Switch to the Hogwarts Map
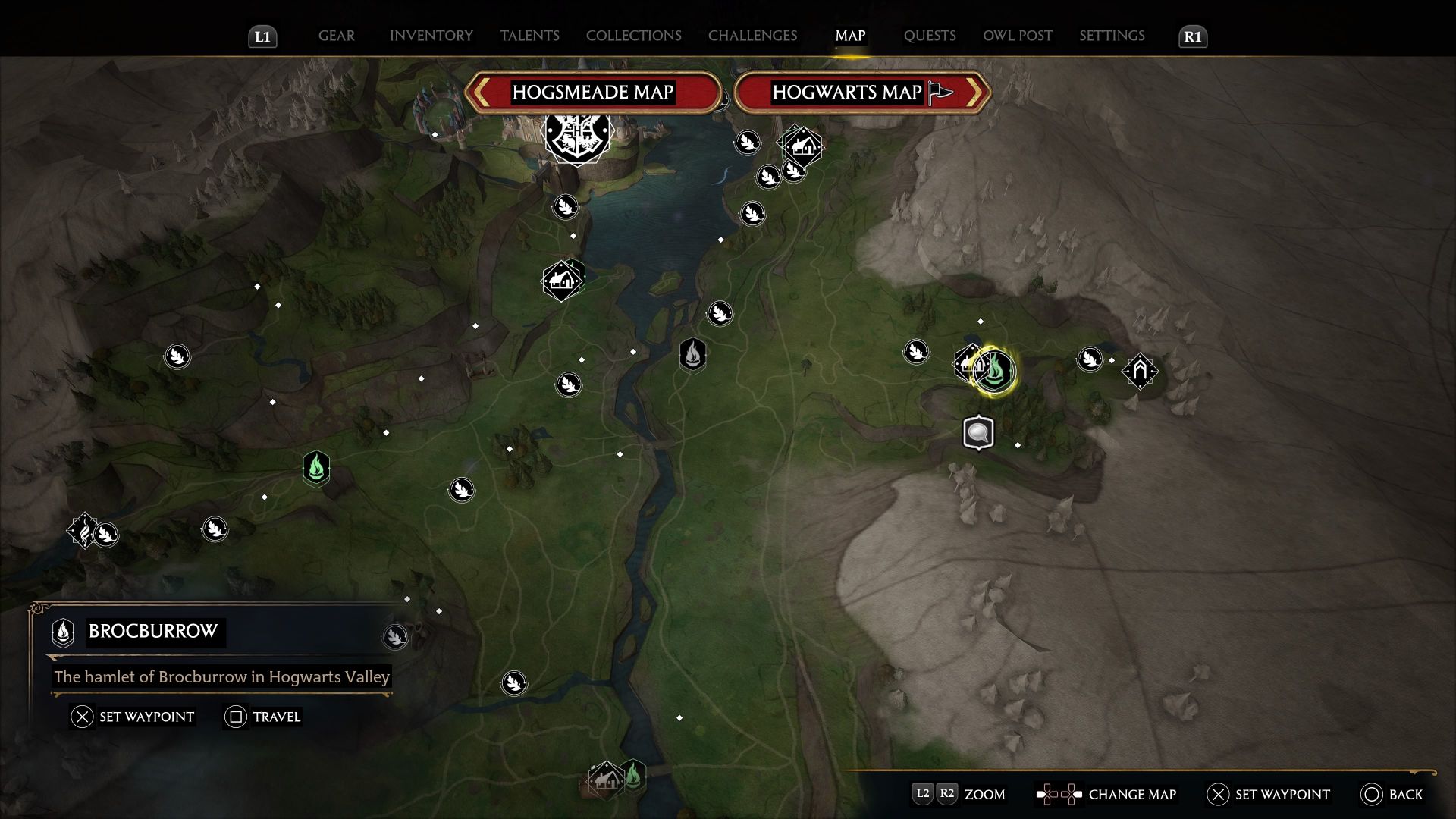This screenshot has height=819, width=1456. 861,93
